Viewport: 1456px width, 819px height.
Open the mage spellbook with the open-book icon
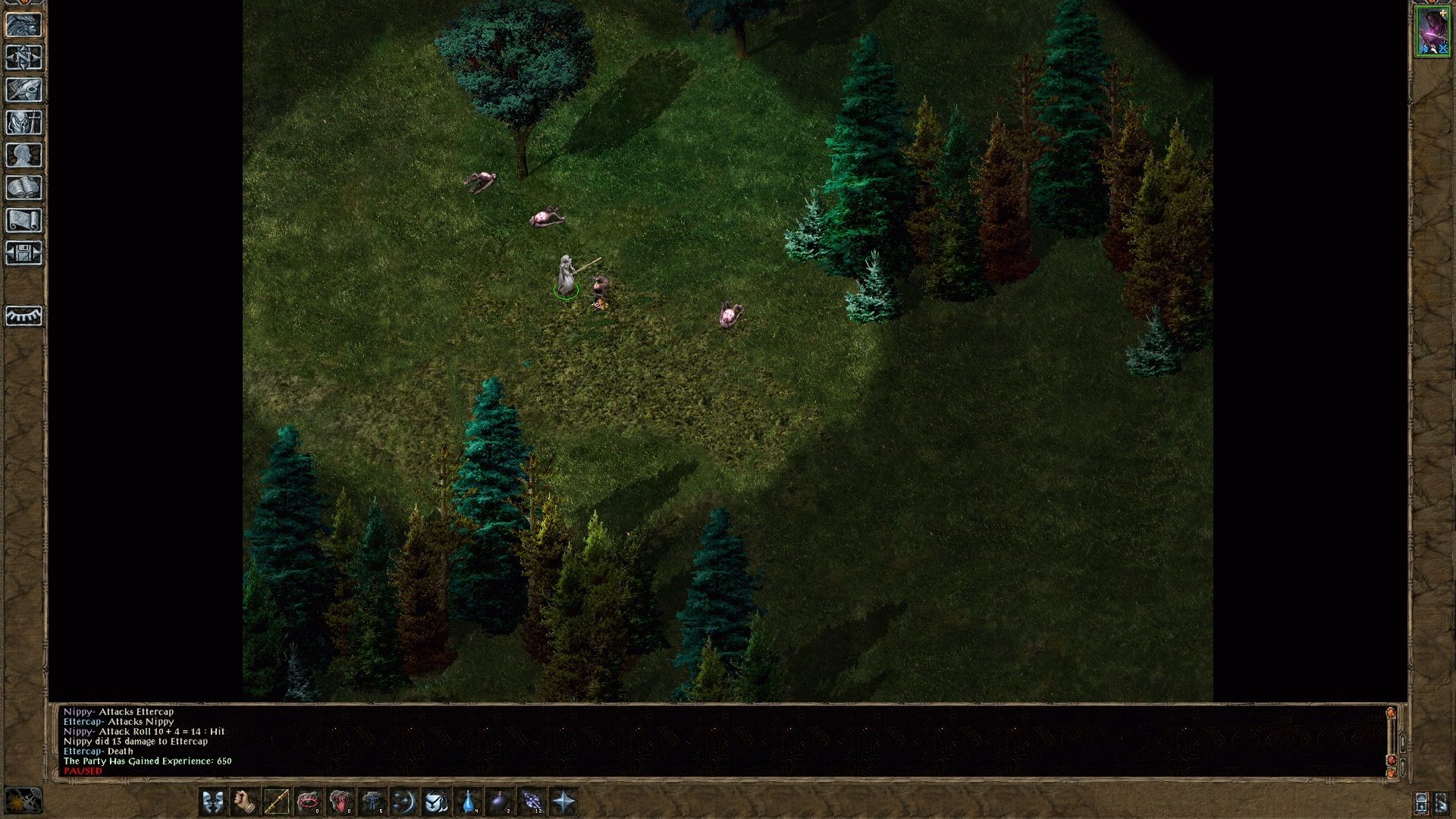(24, 188)
